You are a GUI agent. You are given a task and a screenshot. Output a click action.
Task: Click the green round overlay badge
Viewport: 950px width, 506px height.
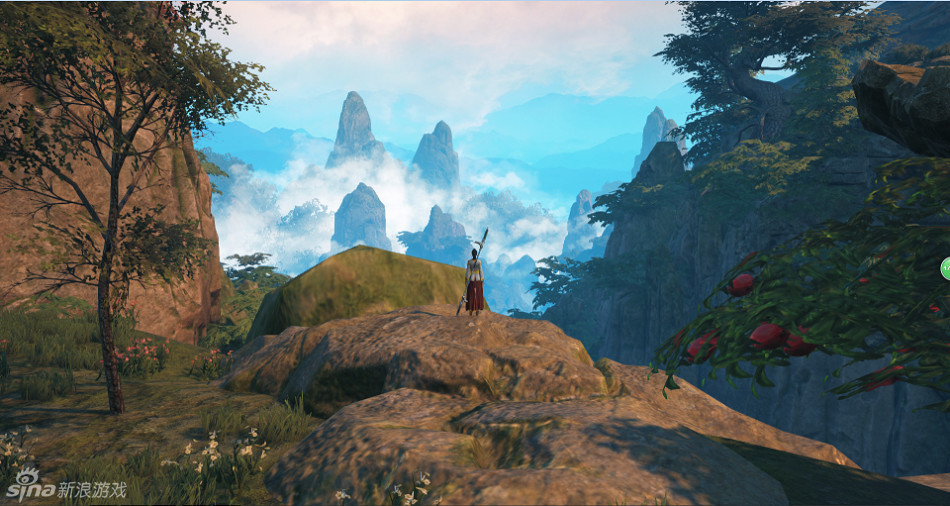pos(945,267)
